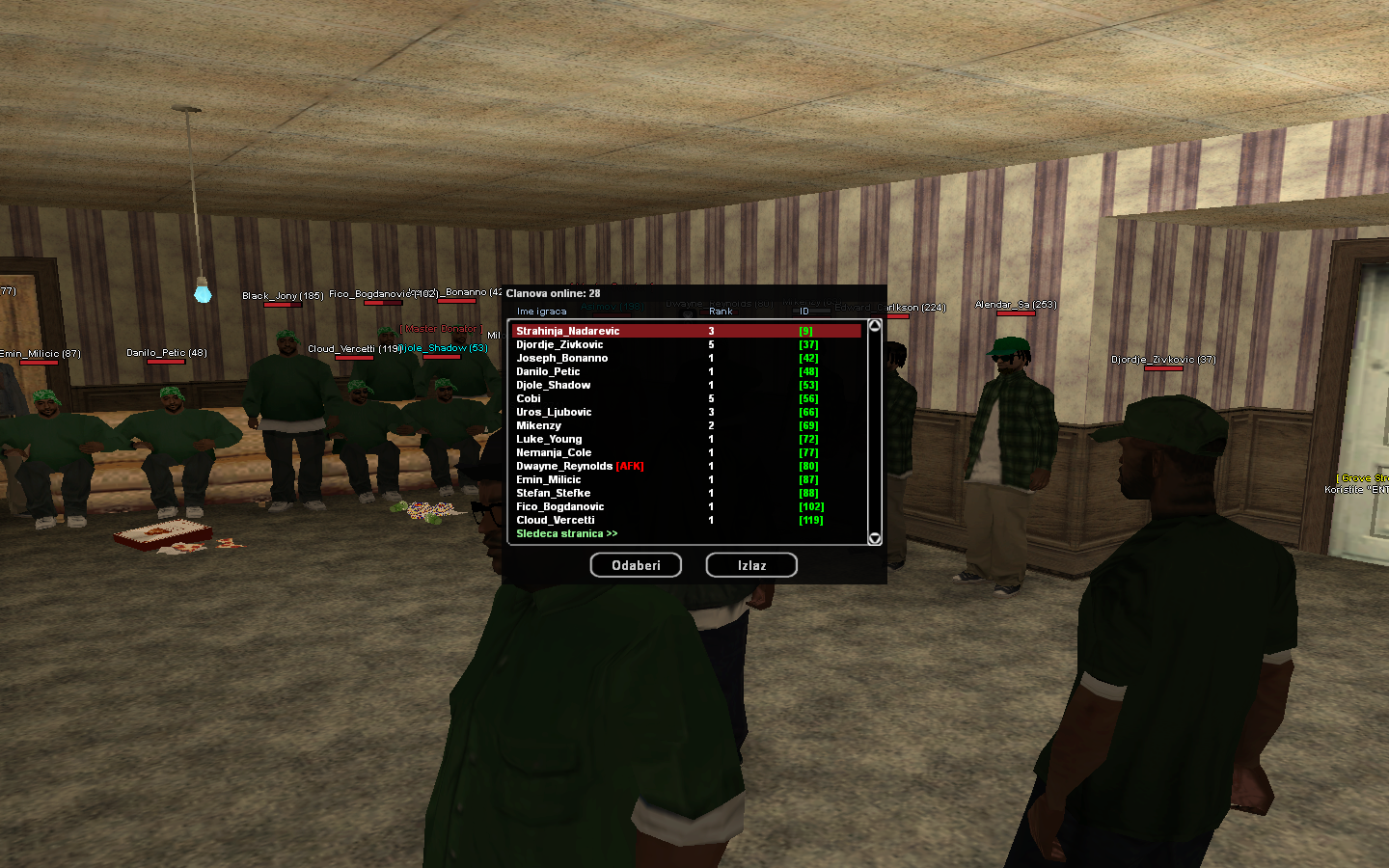Pick the Emin_Milicic entry
Screen dimensions: 1389x868
click(549, 479)
